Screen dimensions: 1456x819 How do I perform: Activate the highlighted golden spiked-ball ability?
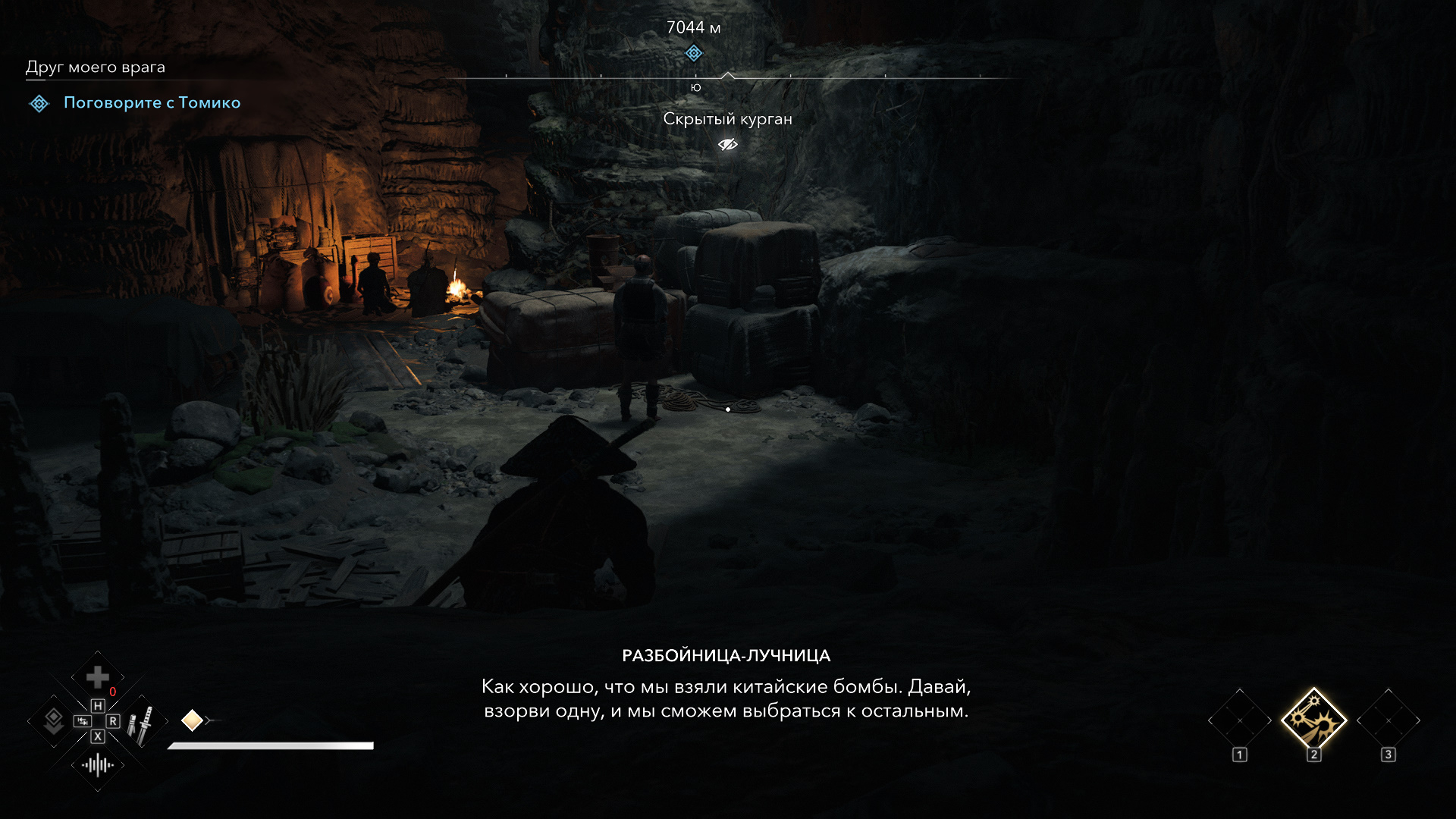coord(1313,720)
